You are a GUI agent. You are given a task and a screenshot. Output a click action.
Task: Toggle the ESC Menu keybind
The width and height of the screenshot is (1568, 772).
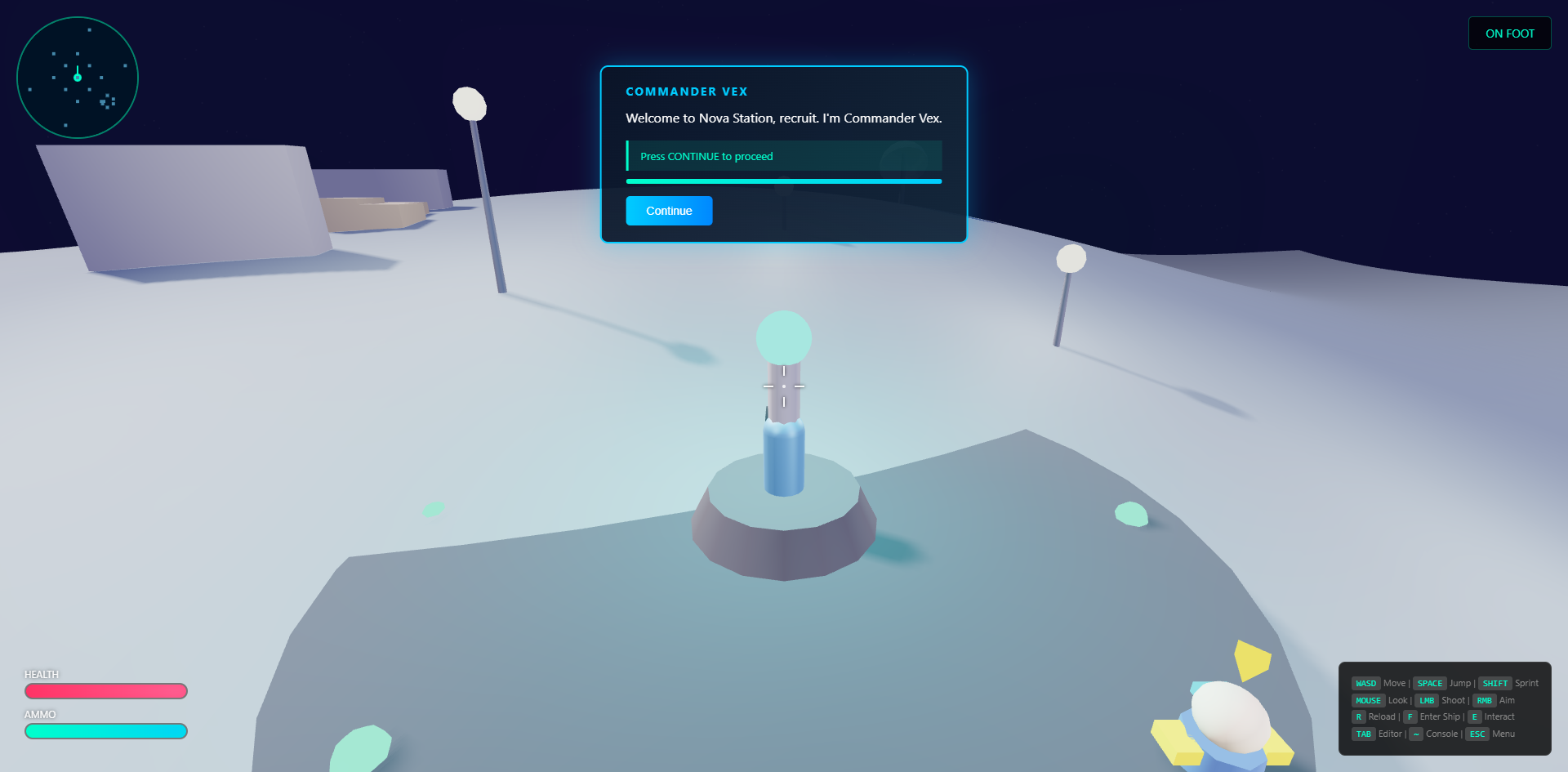[1477, 734]
